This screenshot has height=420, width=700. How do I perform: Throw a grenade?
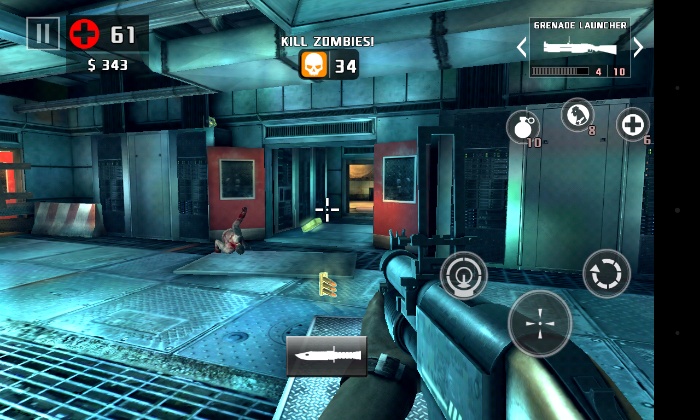pyautogui.click(x=522, y=127)
